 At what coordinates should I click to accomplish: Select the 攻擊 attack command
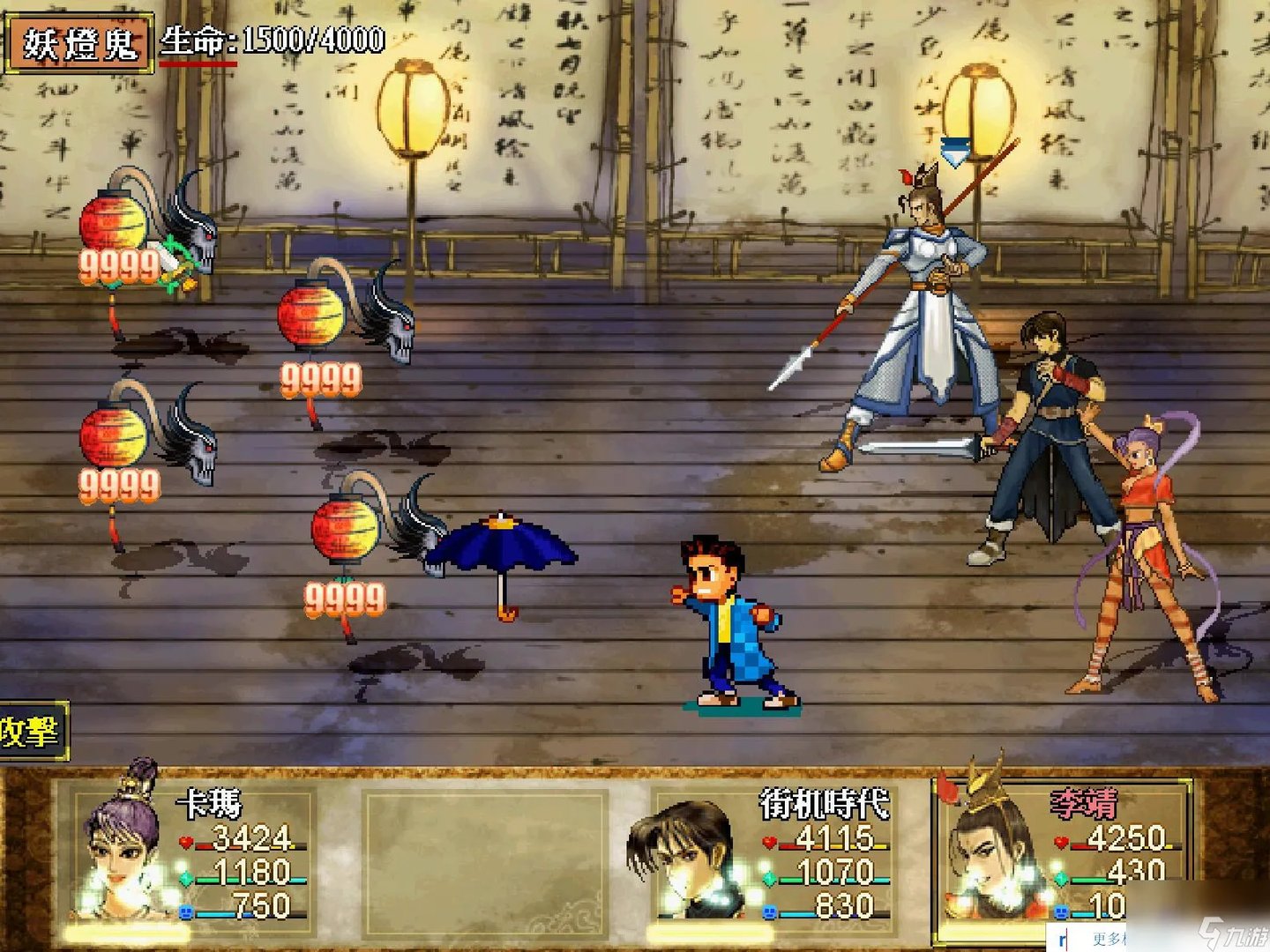click(x=31, y=731)
